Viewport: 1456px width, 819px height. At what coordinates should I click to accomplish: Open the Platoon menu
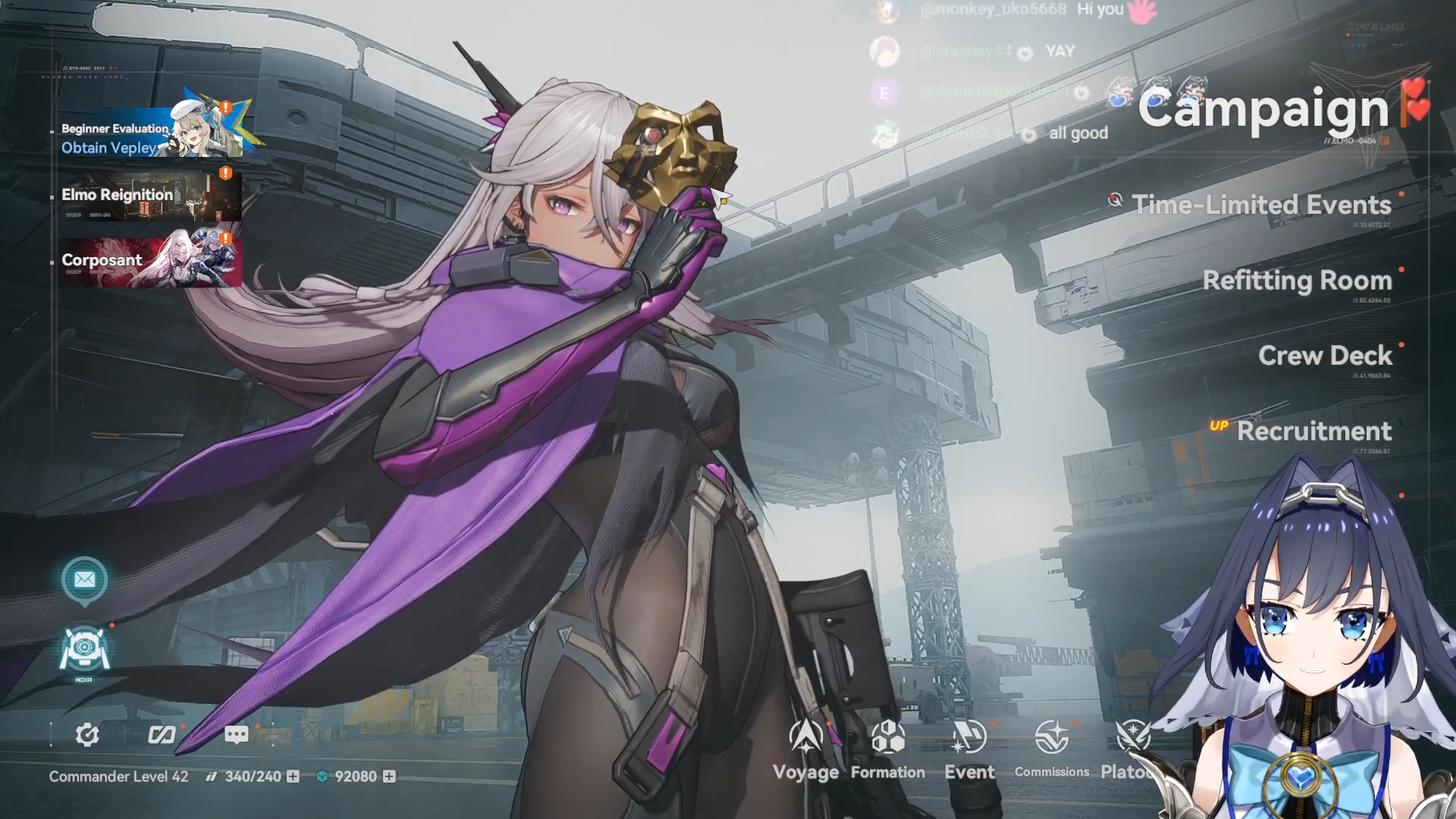(1131, 749)
